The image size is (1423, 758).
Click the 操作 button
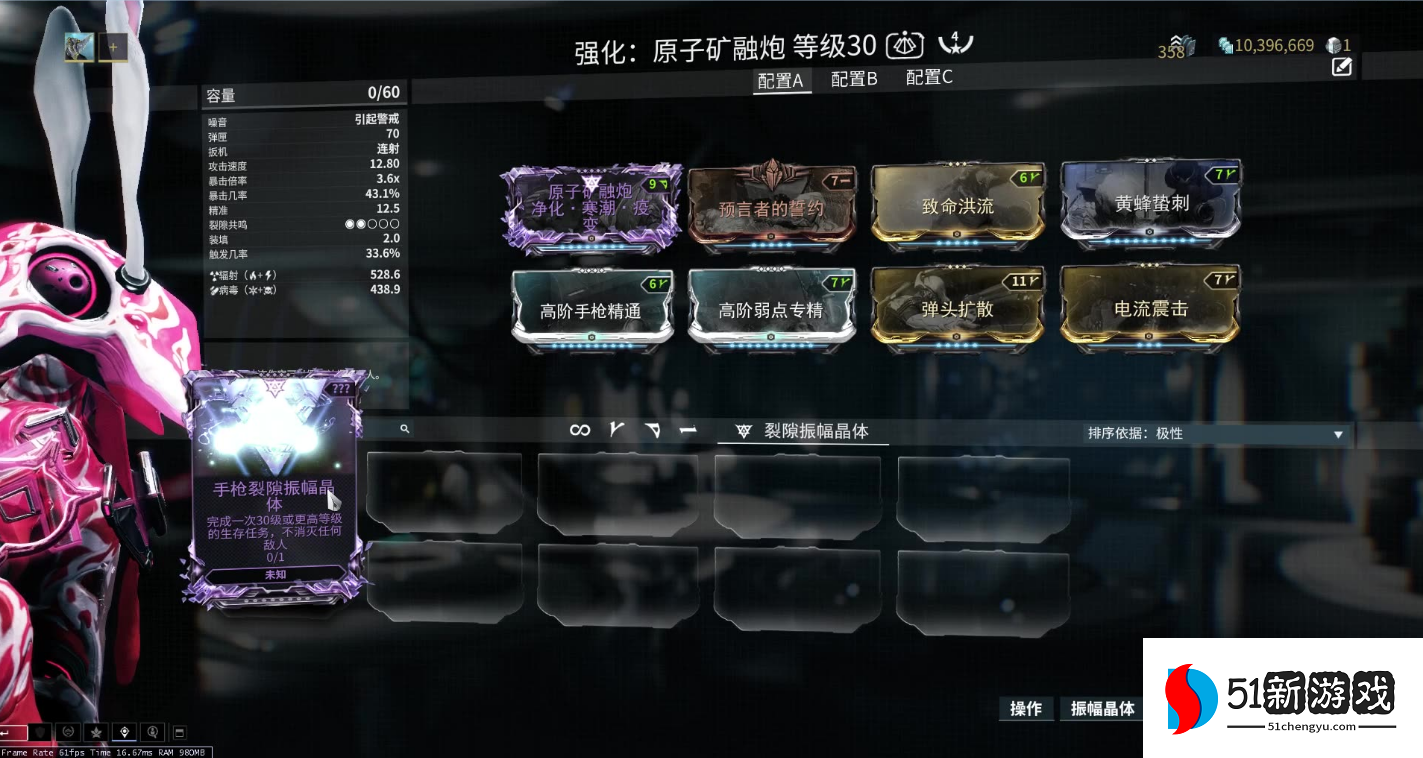[1027, 708]
